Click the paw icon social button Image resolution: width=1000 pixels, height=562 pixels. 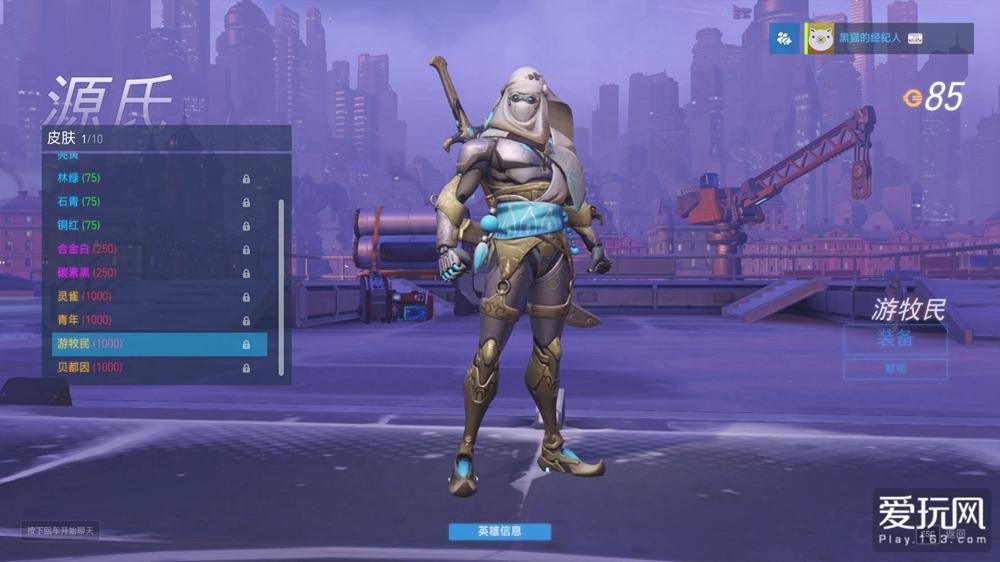(785, 38)
